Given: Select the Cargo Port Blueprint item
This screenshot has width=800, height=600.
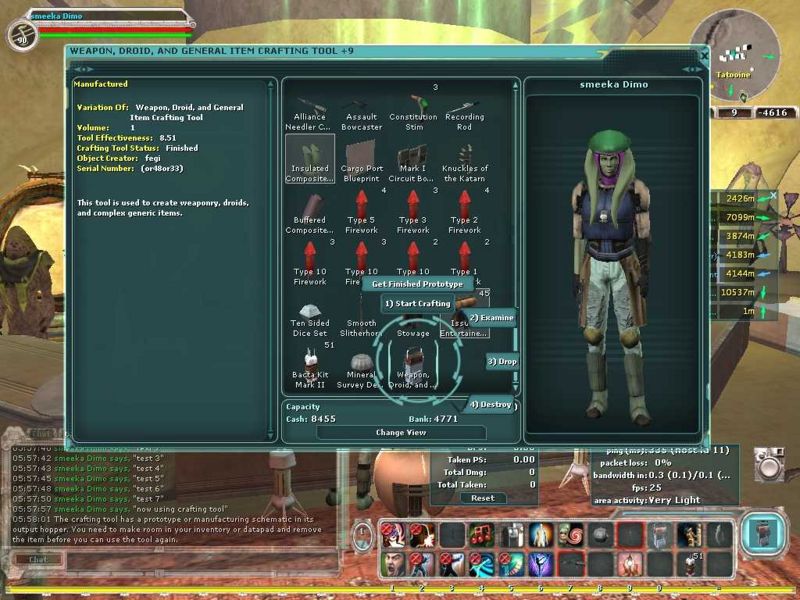Looking at the screenshot, I should 361,160.
